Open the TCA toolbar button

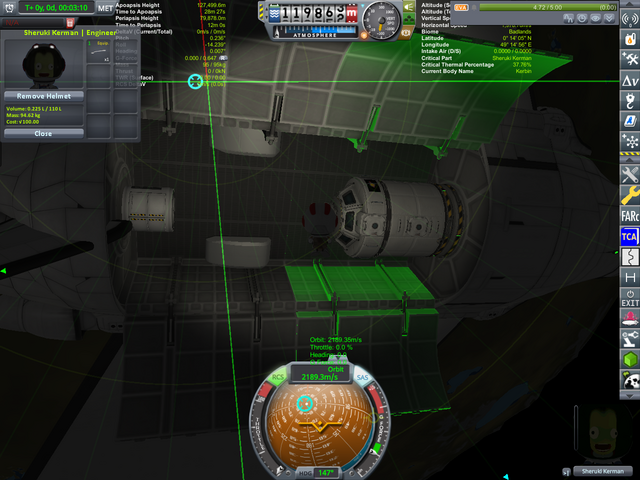click(630, 236)
